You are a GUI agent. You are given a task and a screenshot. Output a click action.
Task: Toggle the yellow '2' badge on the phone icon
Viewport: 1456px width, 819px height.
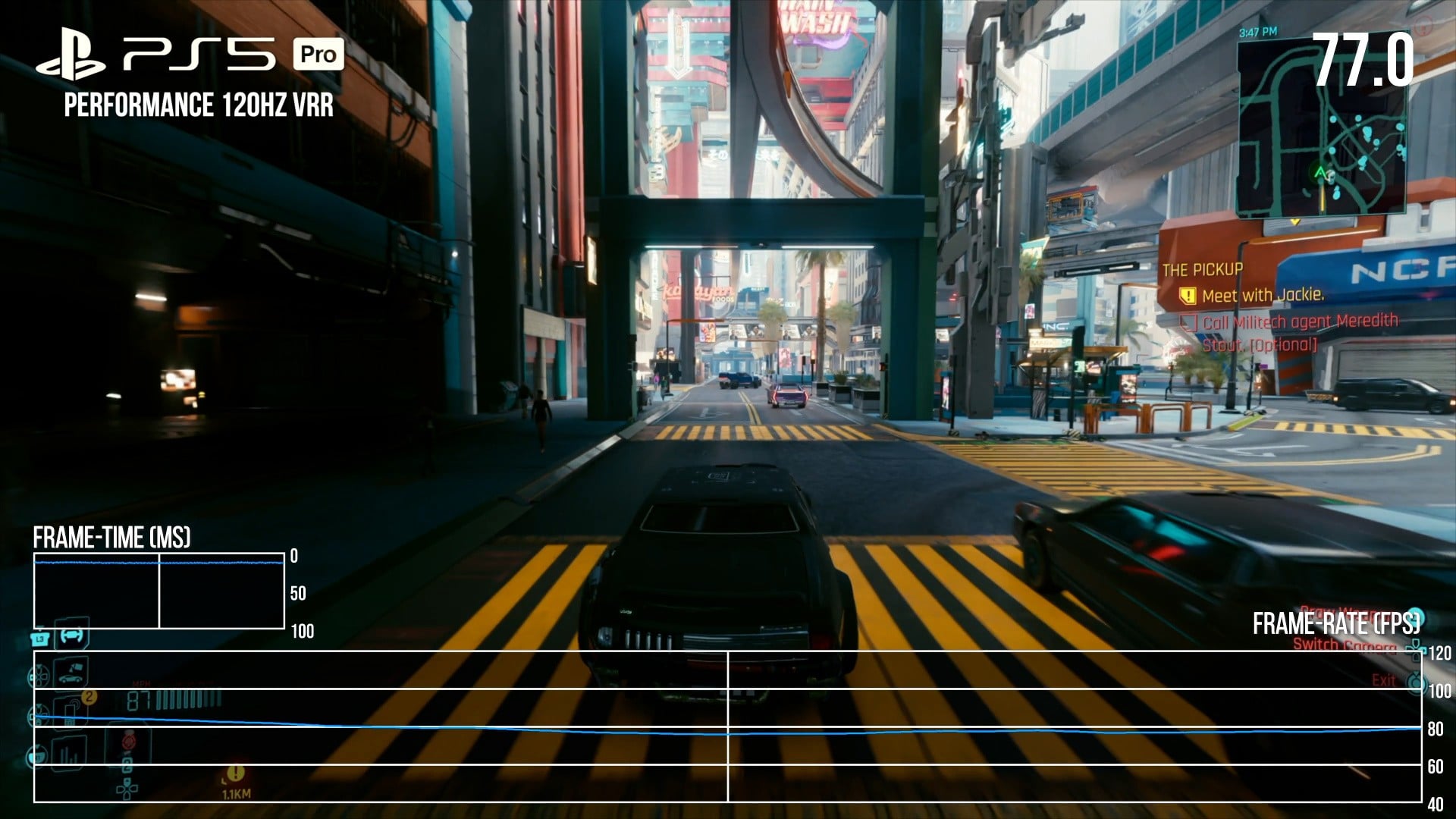coord(89,696)
